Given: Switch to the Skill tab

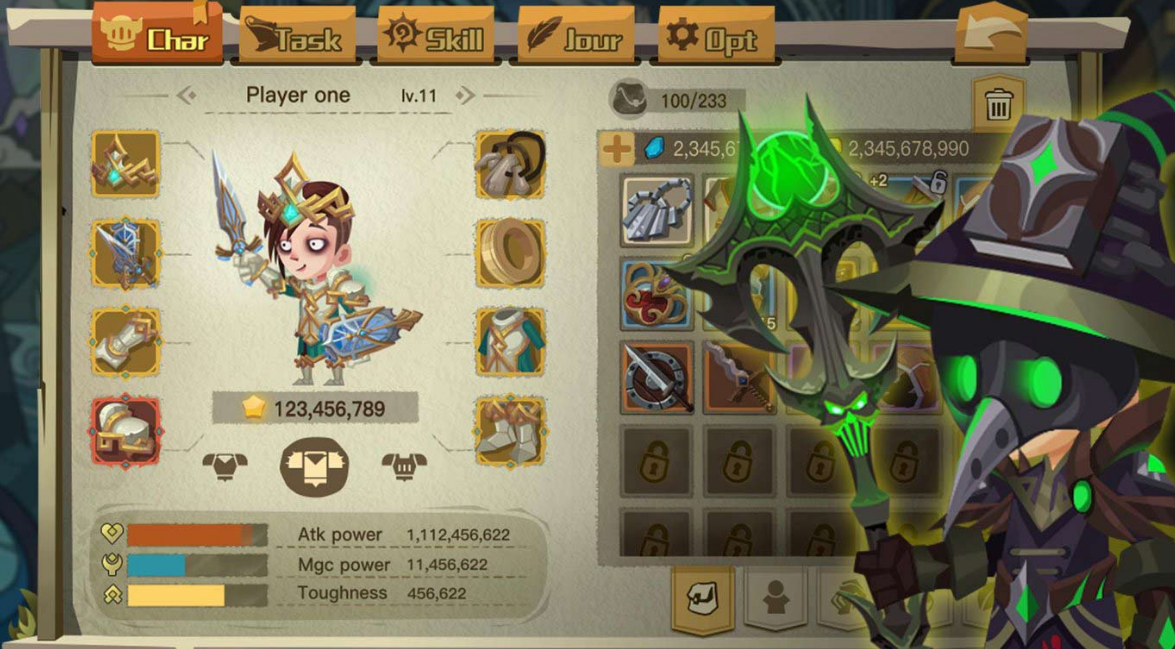Looking at the screenshot, I should [435, 38].
